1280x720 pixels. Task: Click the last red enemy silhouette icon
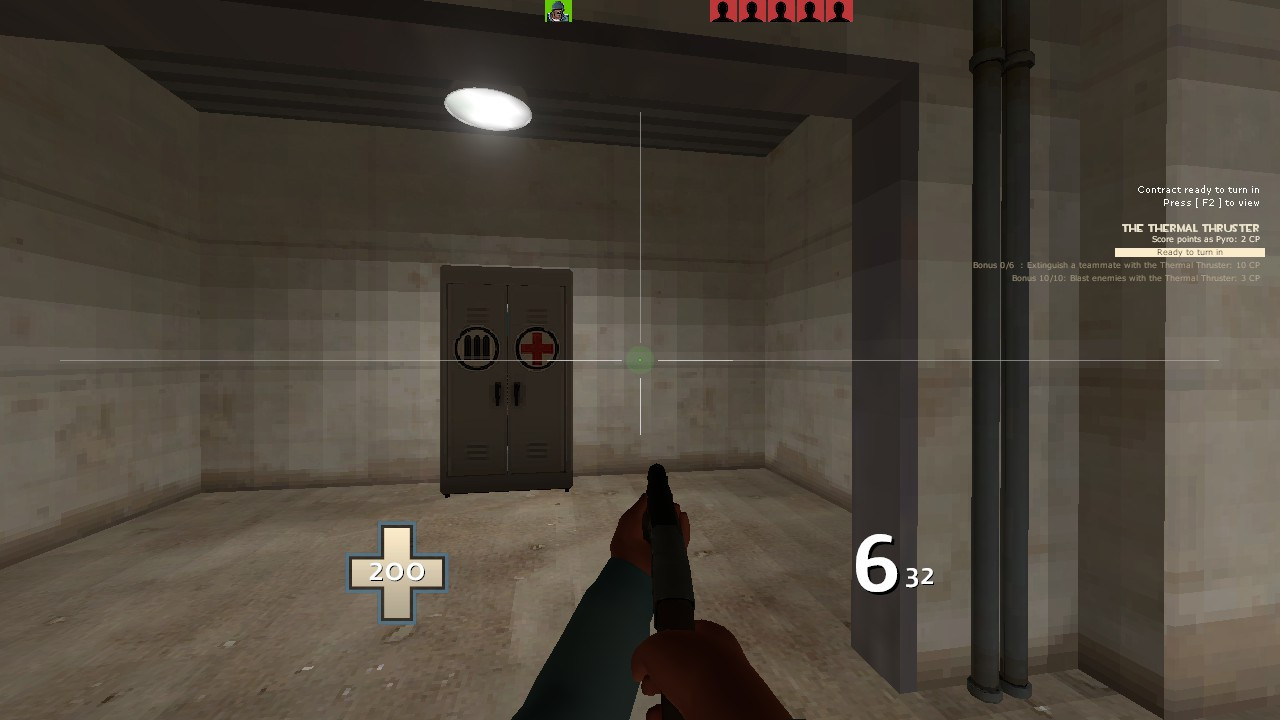point(840,13)
